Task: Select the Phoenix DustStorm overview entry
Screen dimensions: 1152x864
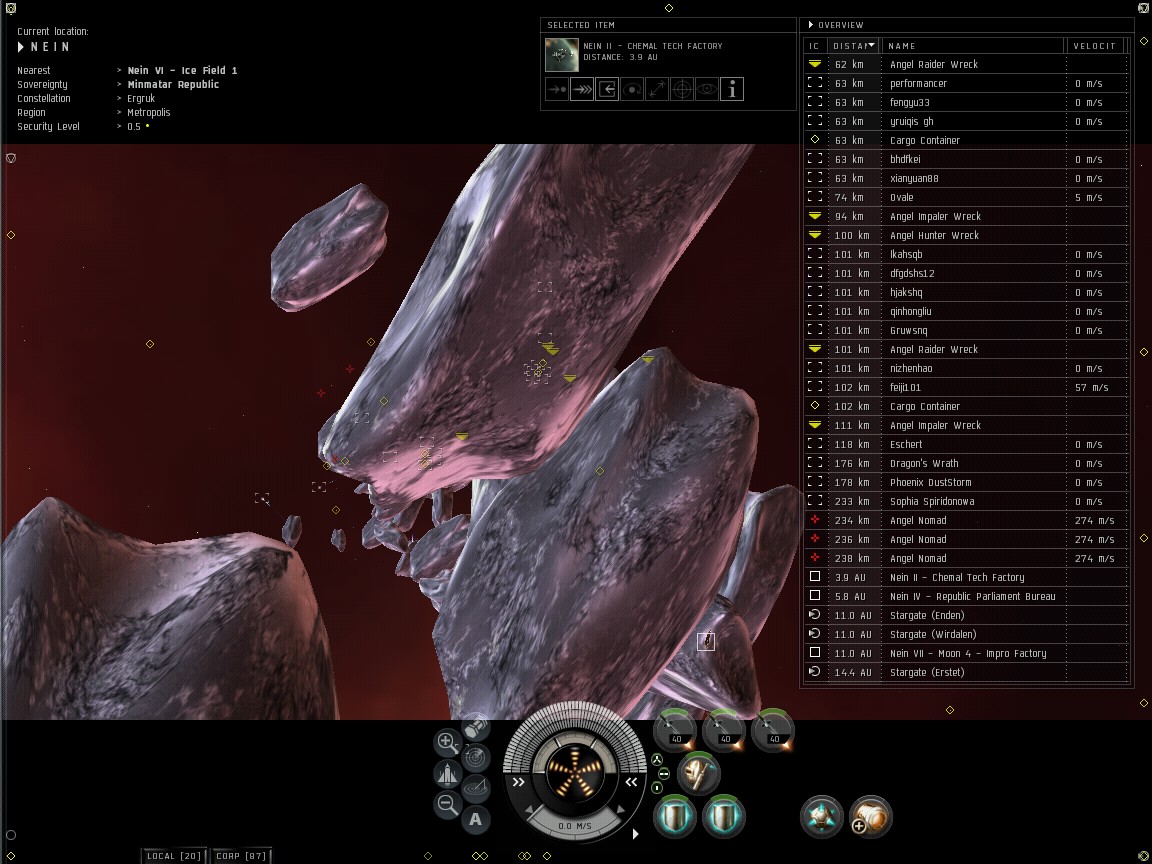Action: (930, 482)
